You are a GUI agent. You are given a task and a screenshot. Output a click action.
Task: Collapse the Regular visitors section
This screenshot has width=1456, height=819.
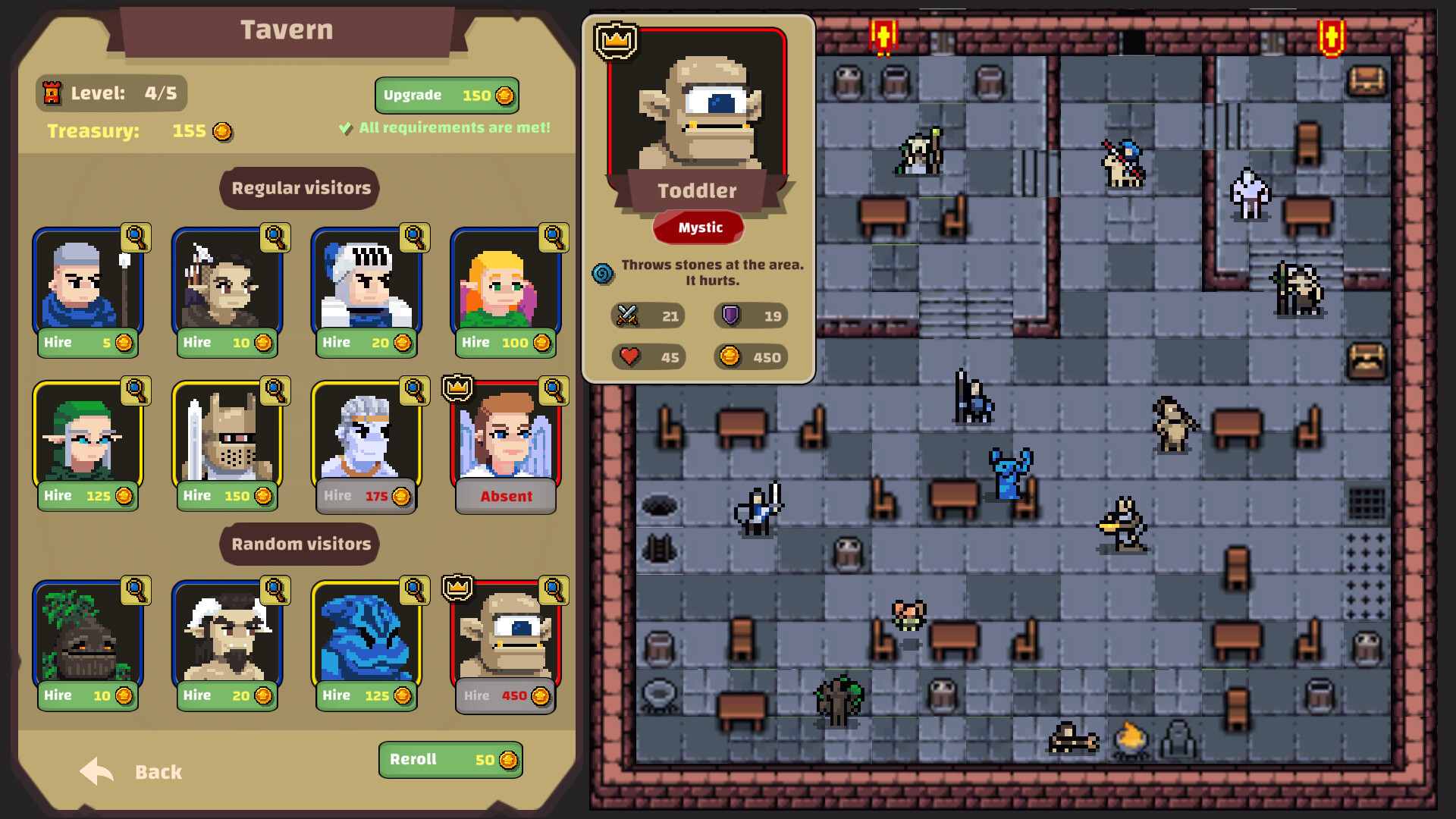click(x=299, y=188)
